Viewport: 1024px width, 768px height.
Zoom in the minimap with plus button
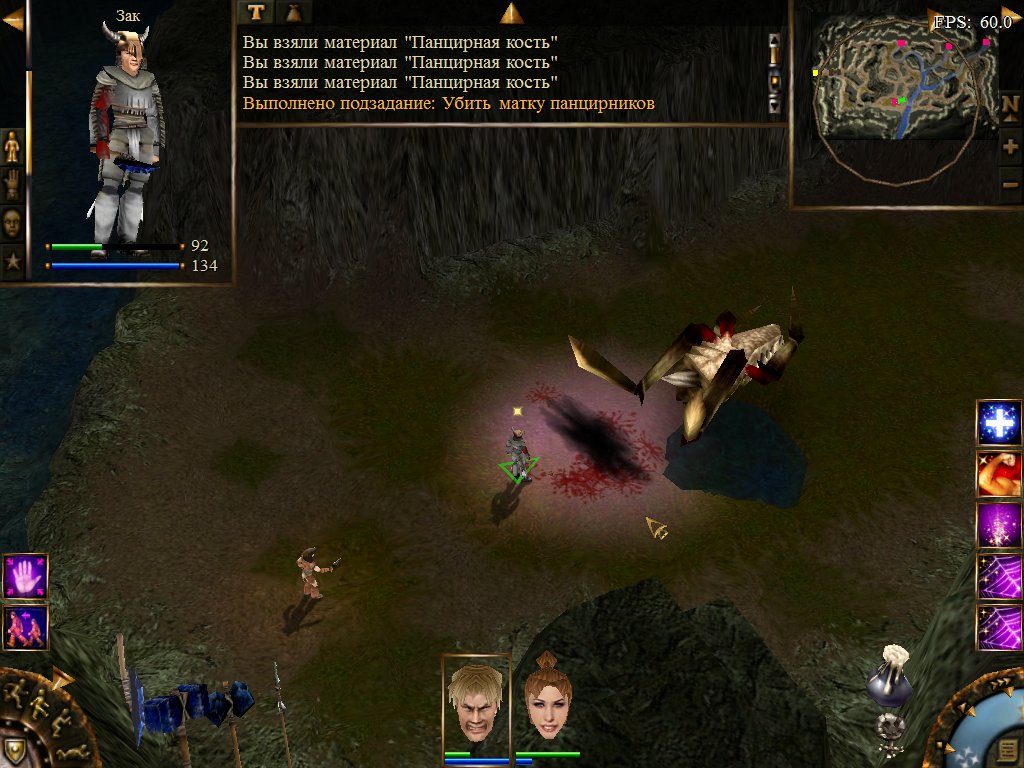[x=1010, y=147]
